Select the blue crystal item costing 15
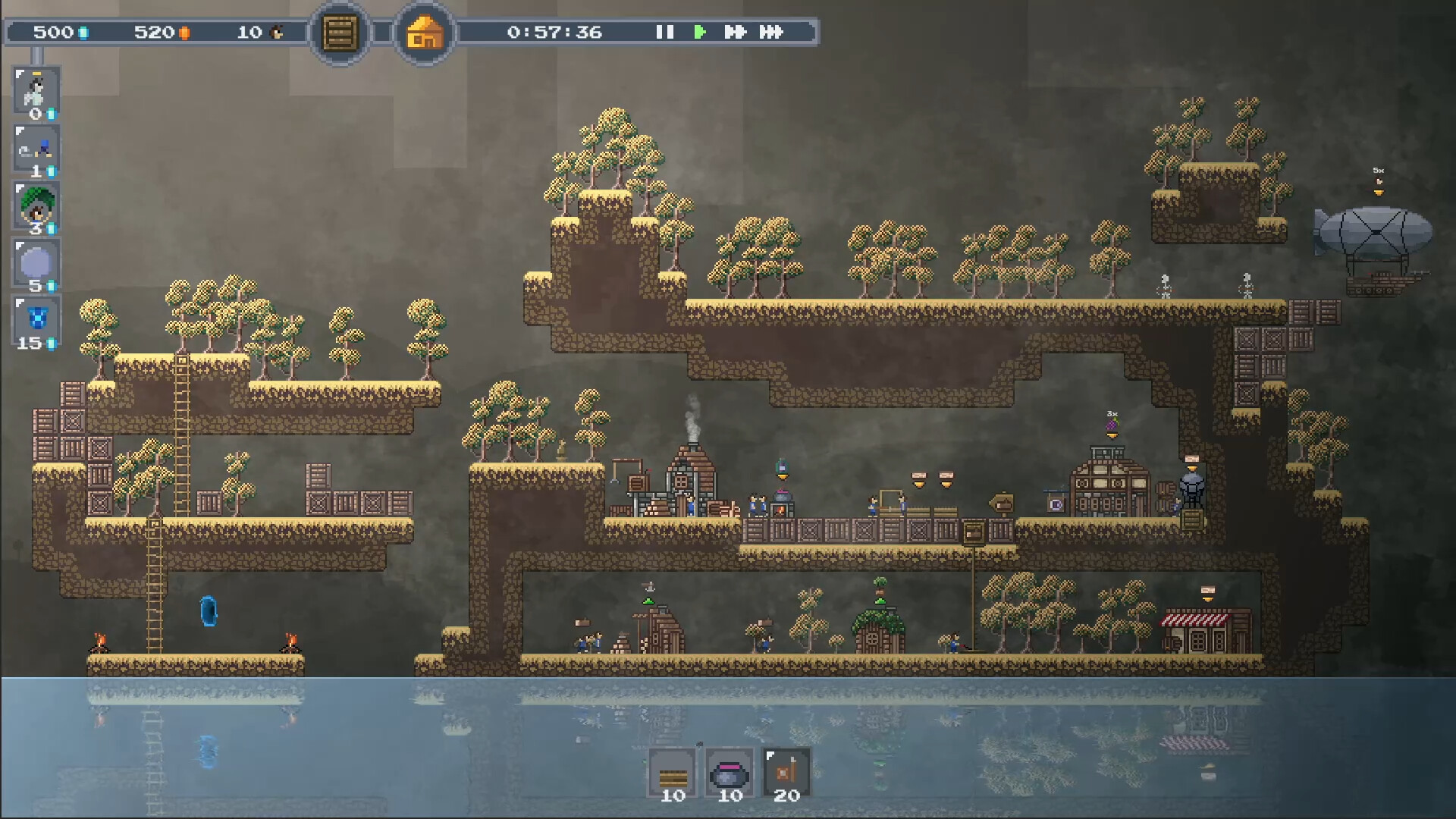Screen dimensions: 1456x819 35,320
